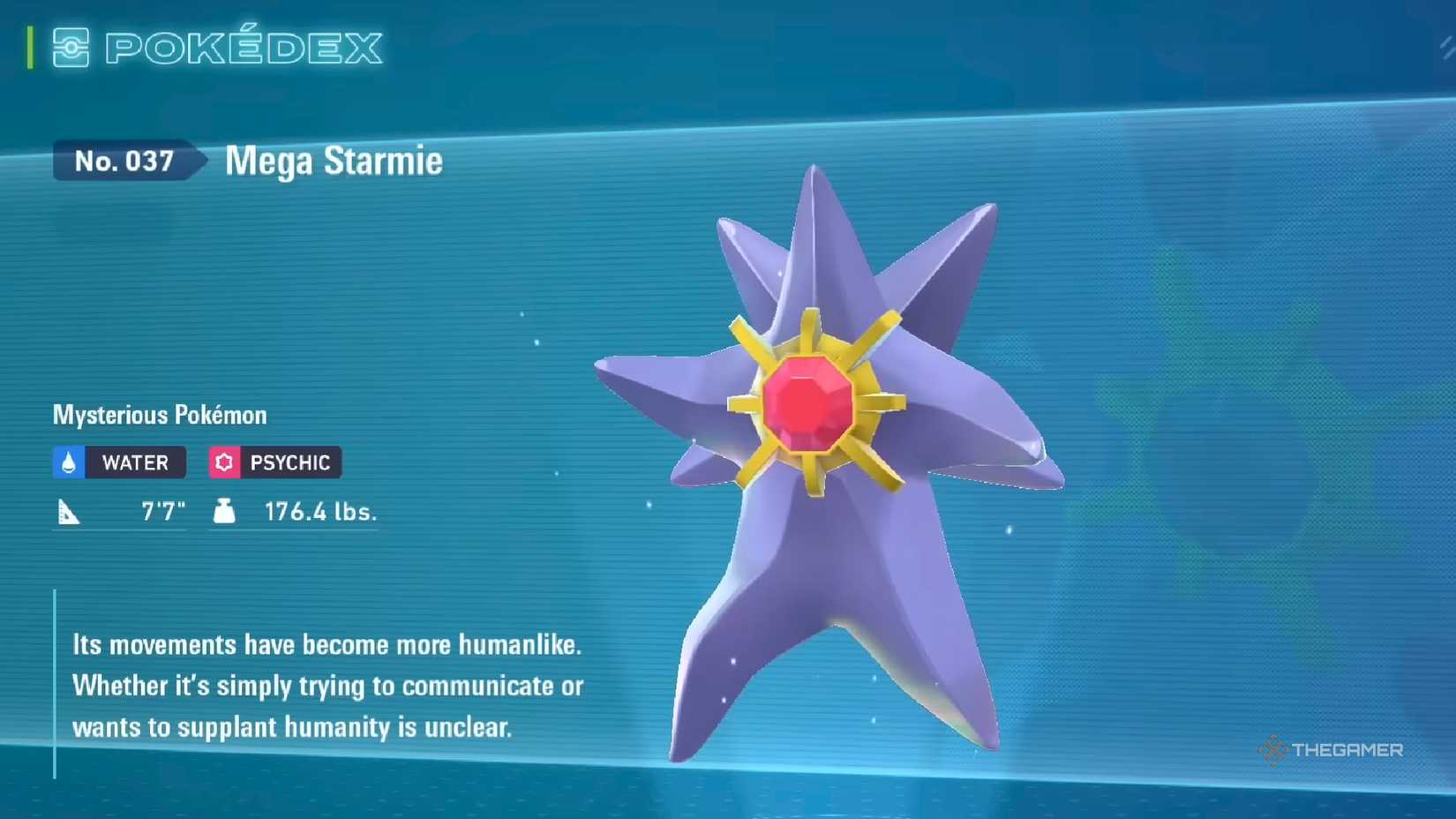Screen dimensions: 1456x819
Task: Click the TheGamer logo watermark icon
Action: pos(1271,751)
